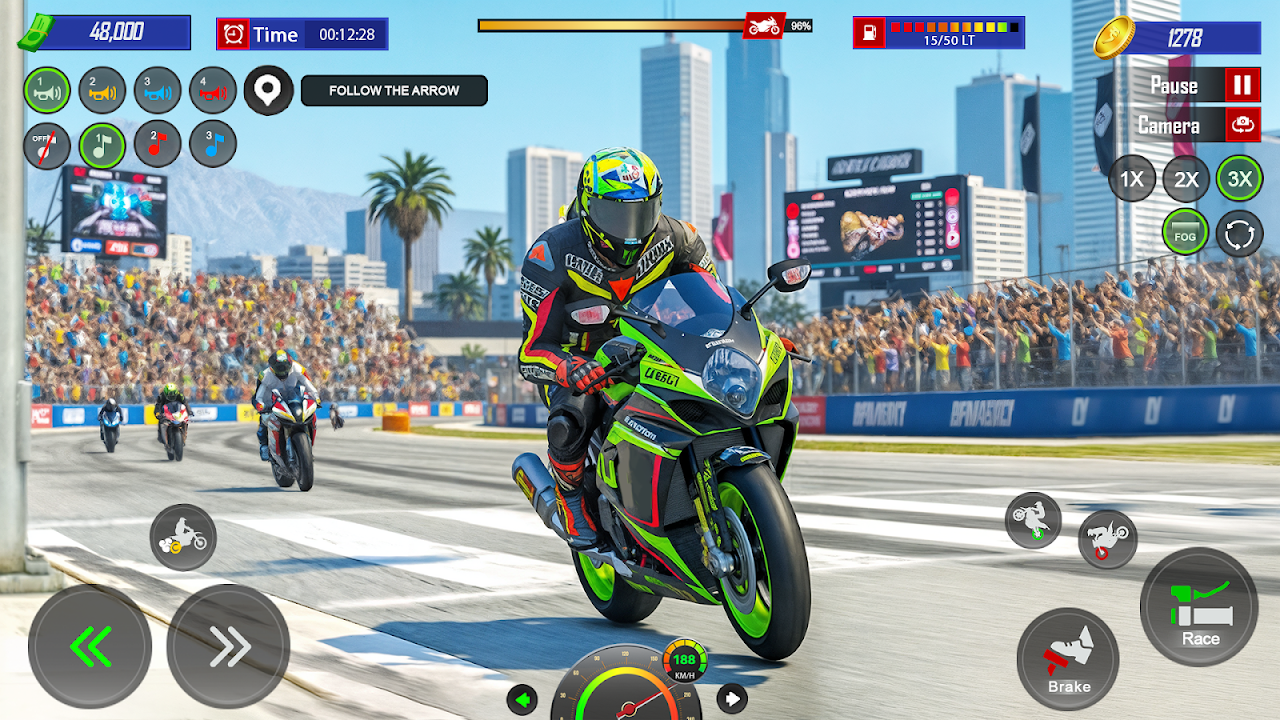Perform the red-wheel stoppie stunt
Viewport: 1280px width, 720px height.
click(1107, 539)
